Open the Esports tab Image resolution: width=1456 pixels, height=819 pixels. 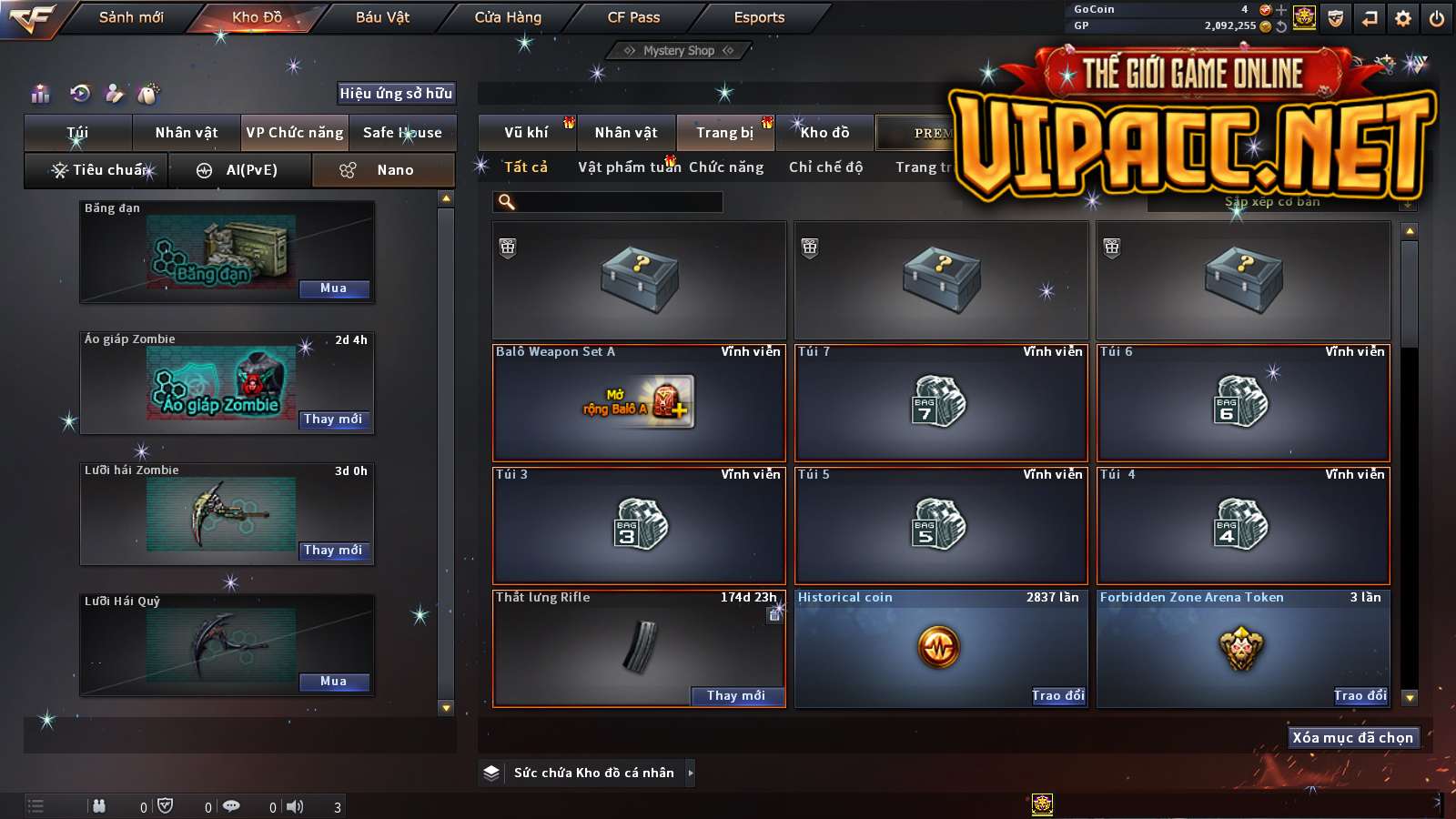click(759, 17)
